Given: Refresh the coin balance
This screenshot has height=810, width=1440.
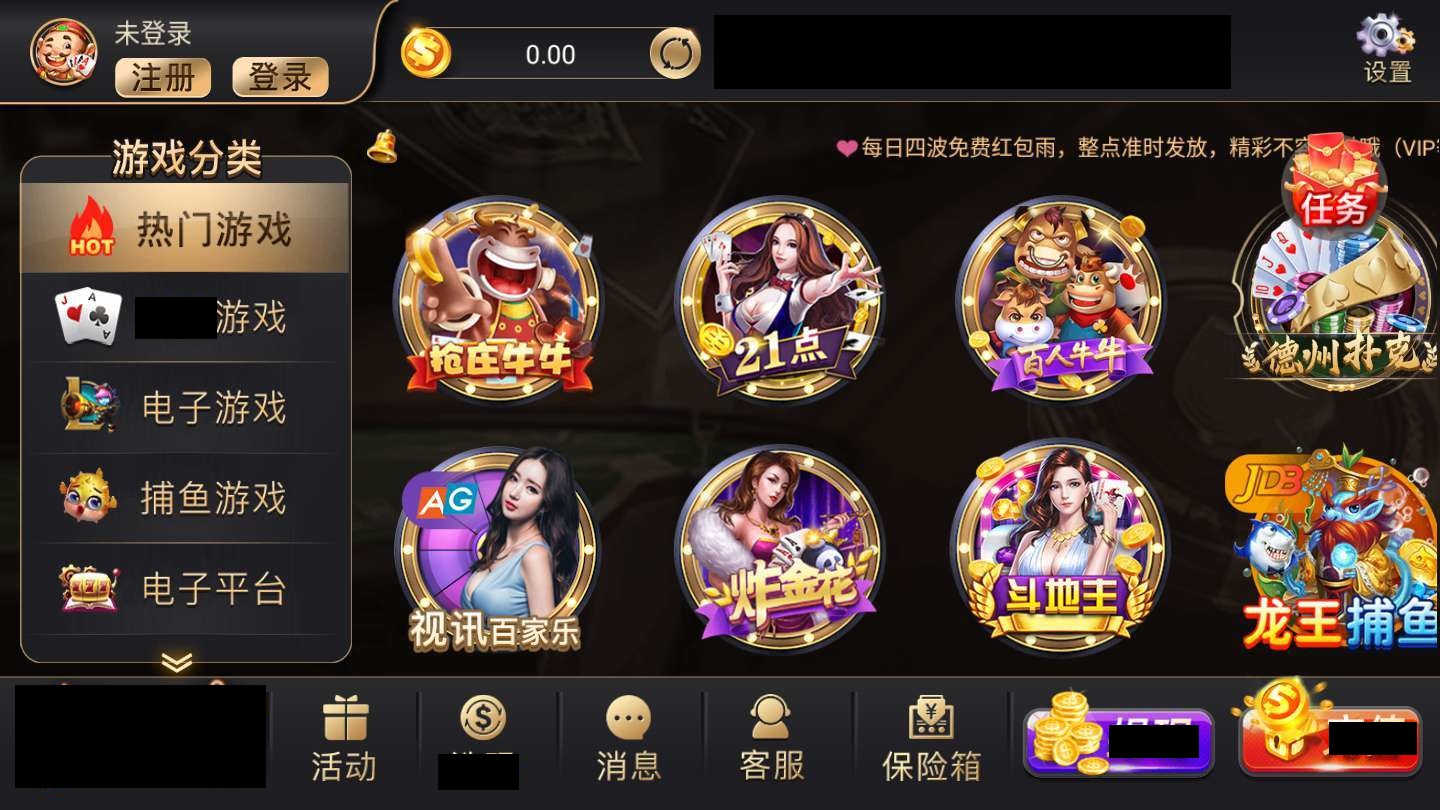Looking at the screenshot, I should (x=676, y=55).
